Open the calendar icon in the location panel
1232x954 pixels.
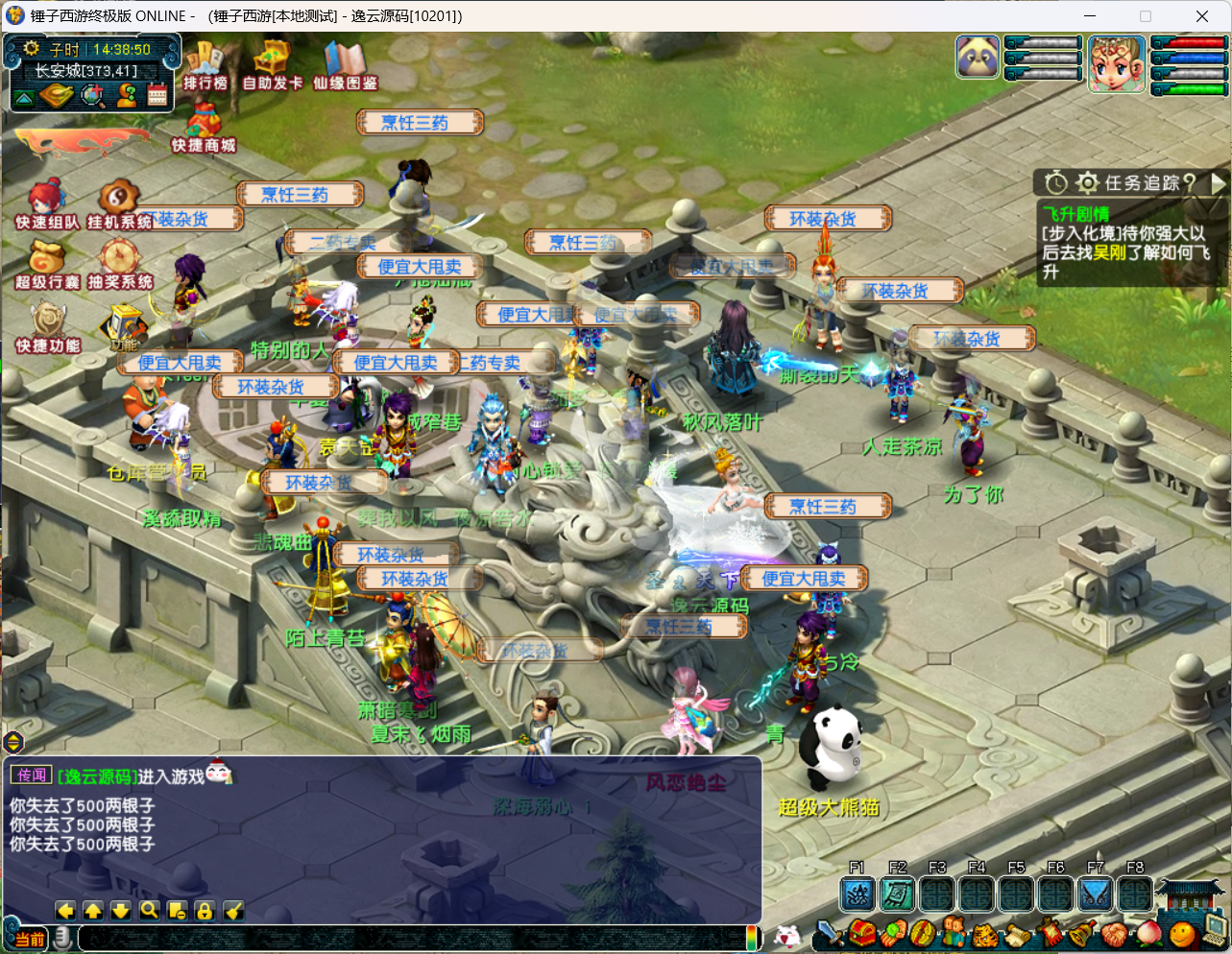coord(157,95)
